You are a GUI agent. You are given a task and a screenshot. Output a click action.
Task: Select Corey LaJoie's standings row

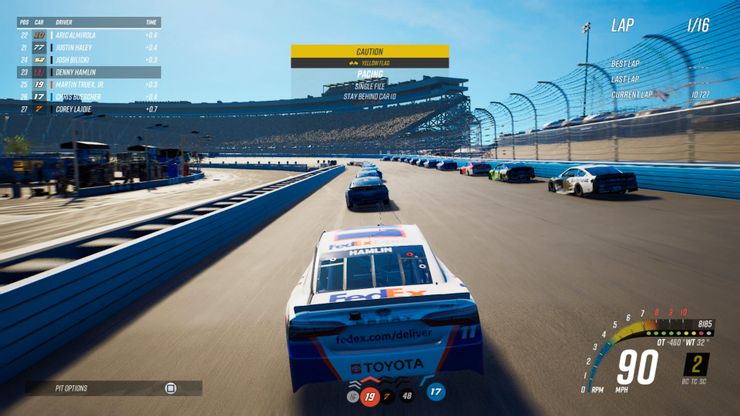(88, 109)
